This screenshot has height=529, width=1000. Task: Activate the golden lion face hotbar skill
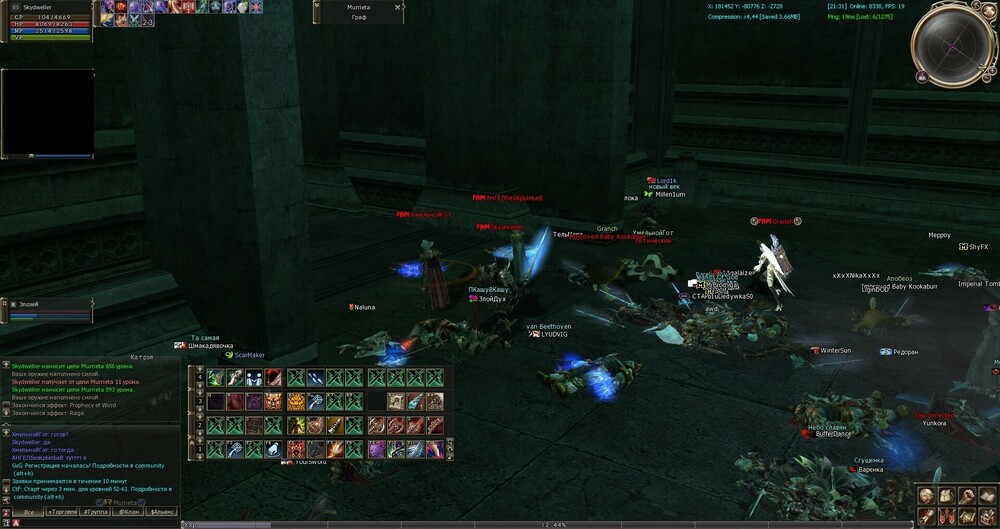pos(296,401)
